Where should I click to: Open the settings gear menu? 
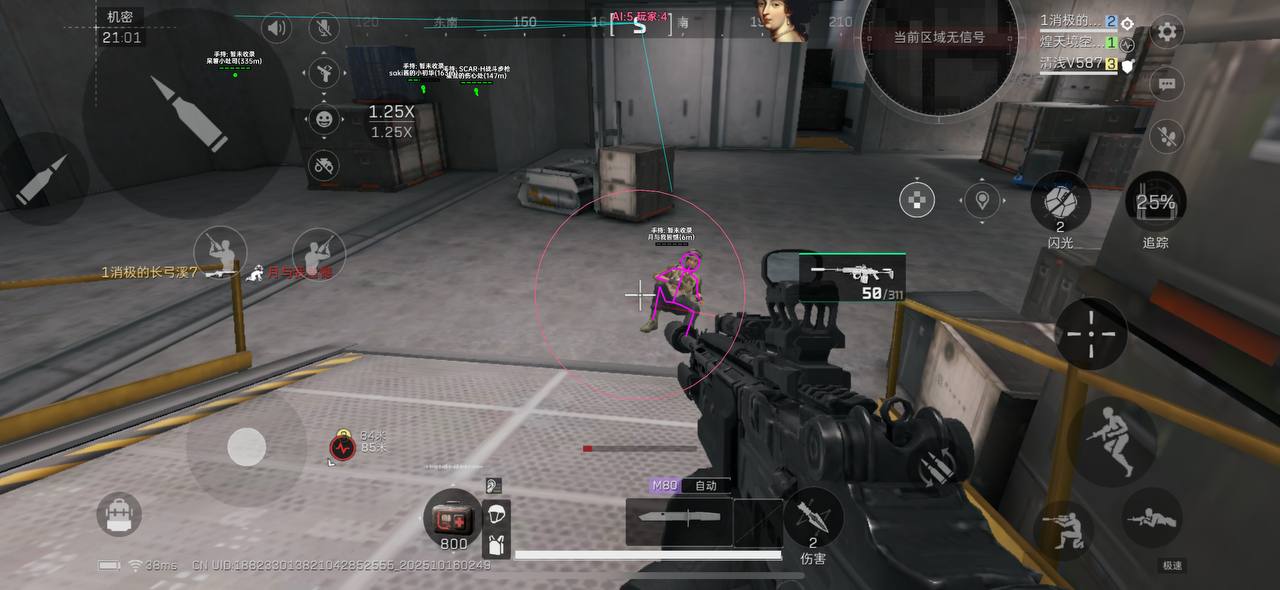tap(1166, 31)
